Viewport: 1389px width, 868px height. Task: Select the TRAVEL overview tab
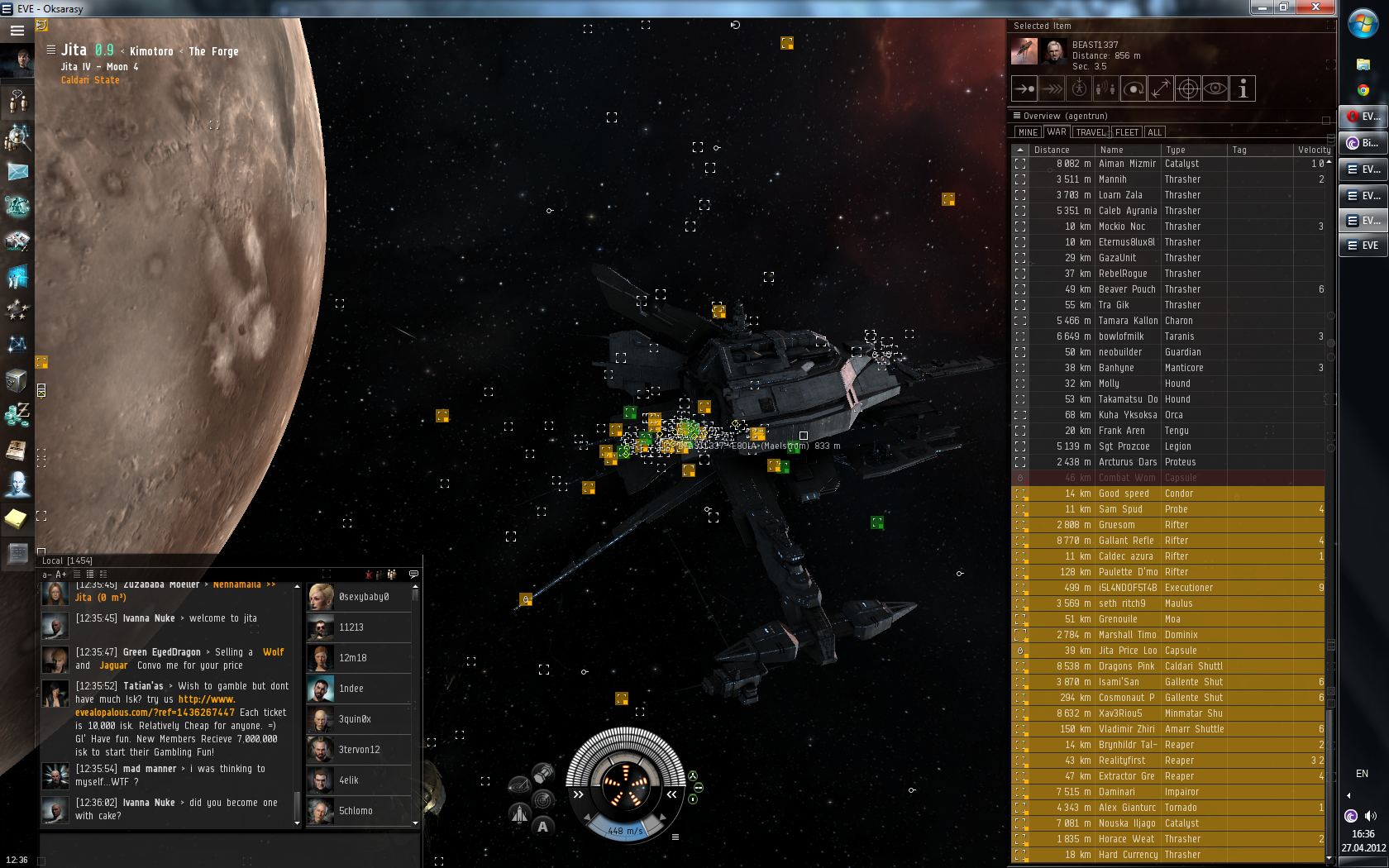pos(1091,132)
